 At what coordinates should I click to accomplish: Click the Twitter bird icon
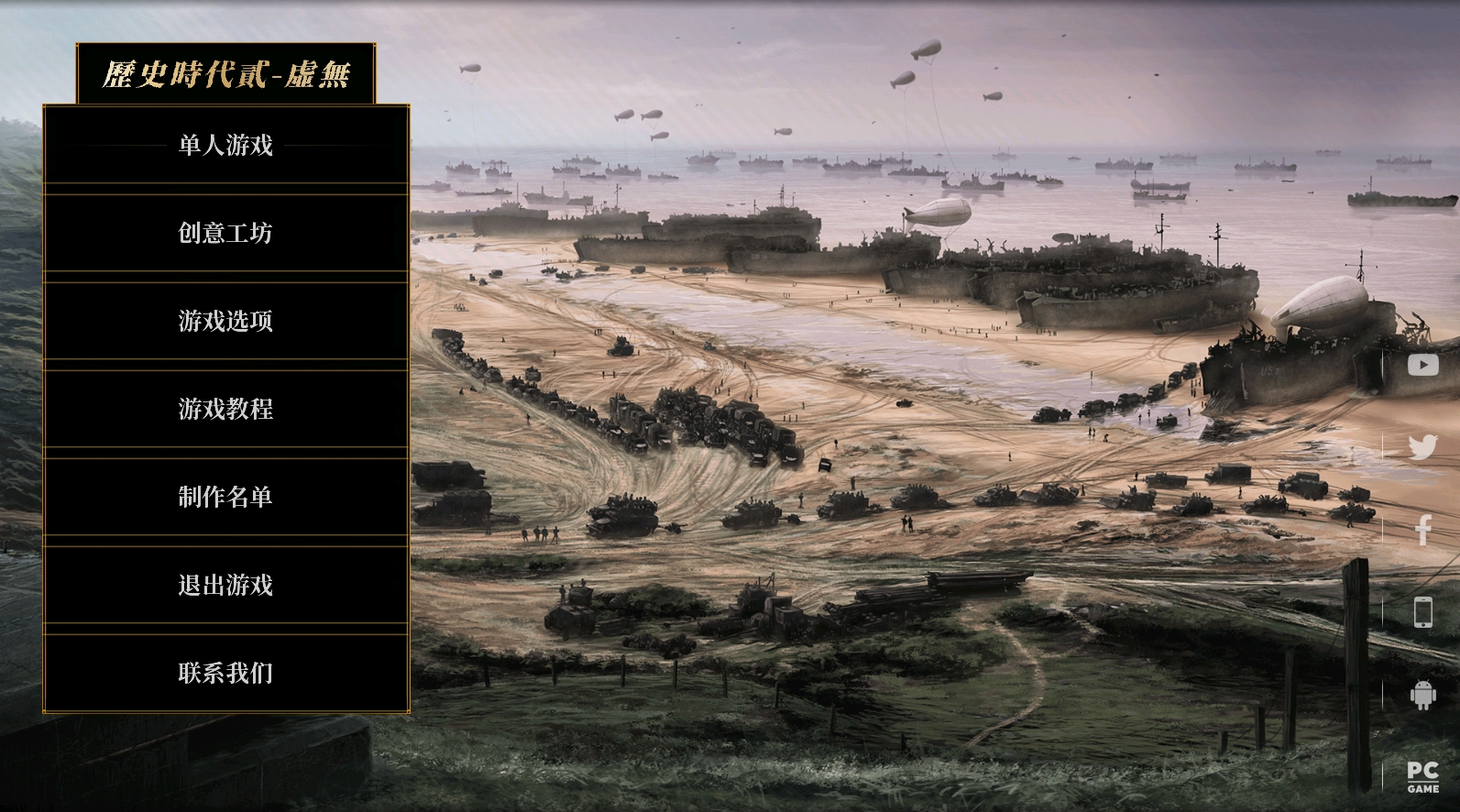tap(1422, 447)
